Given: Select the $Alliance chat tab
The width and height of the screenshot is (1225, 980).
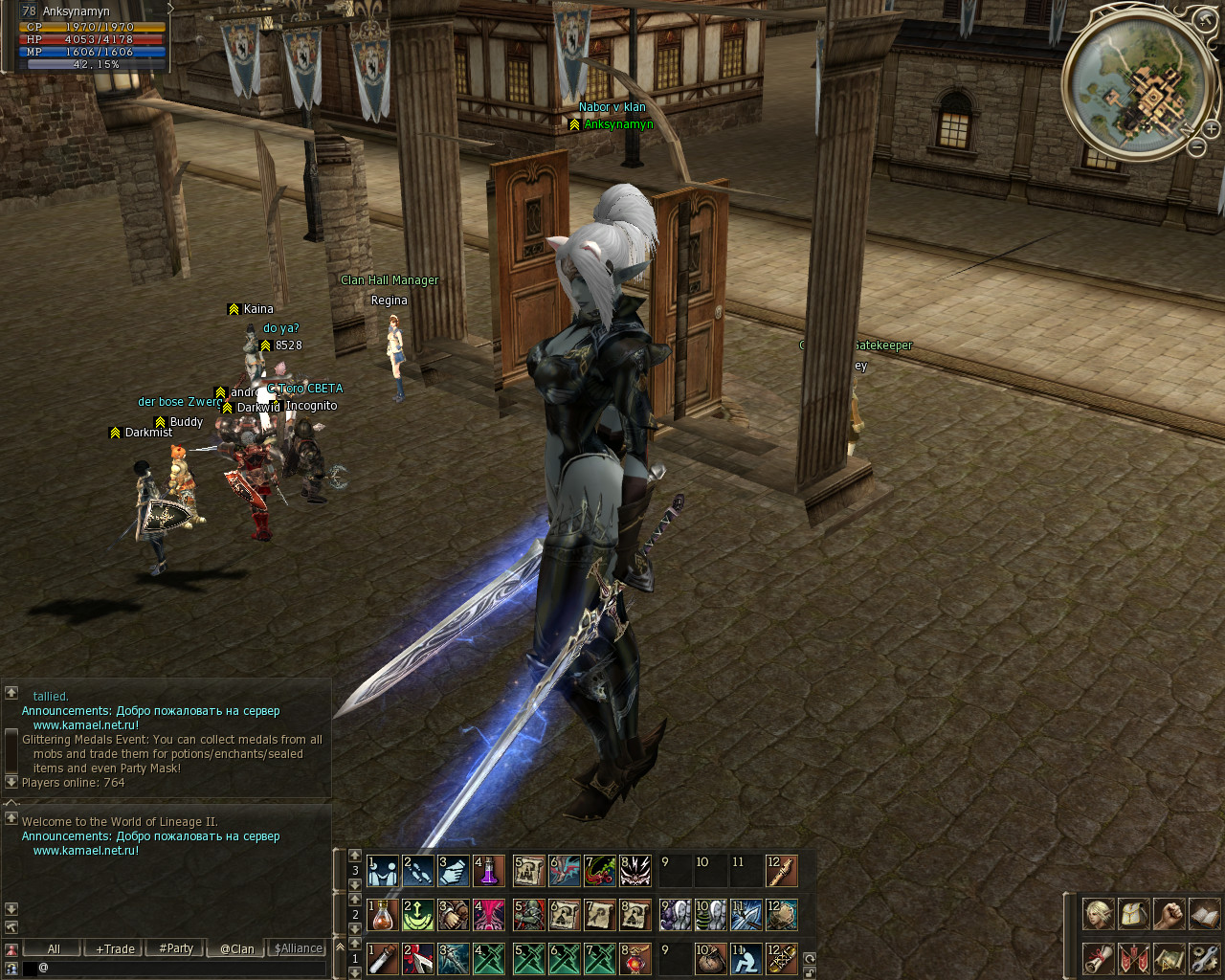Looking at the screenshot, I should coord(299,948).
